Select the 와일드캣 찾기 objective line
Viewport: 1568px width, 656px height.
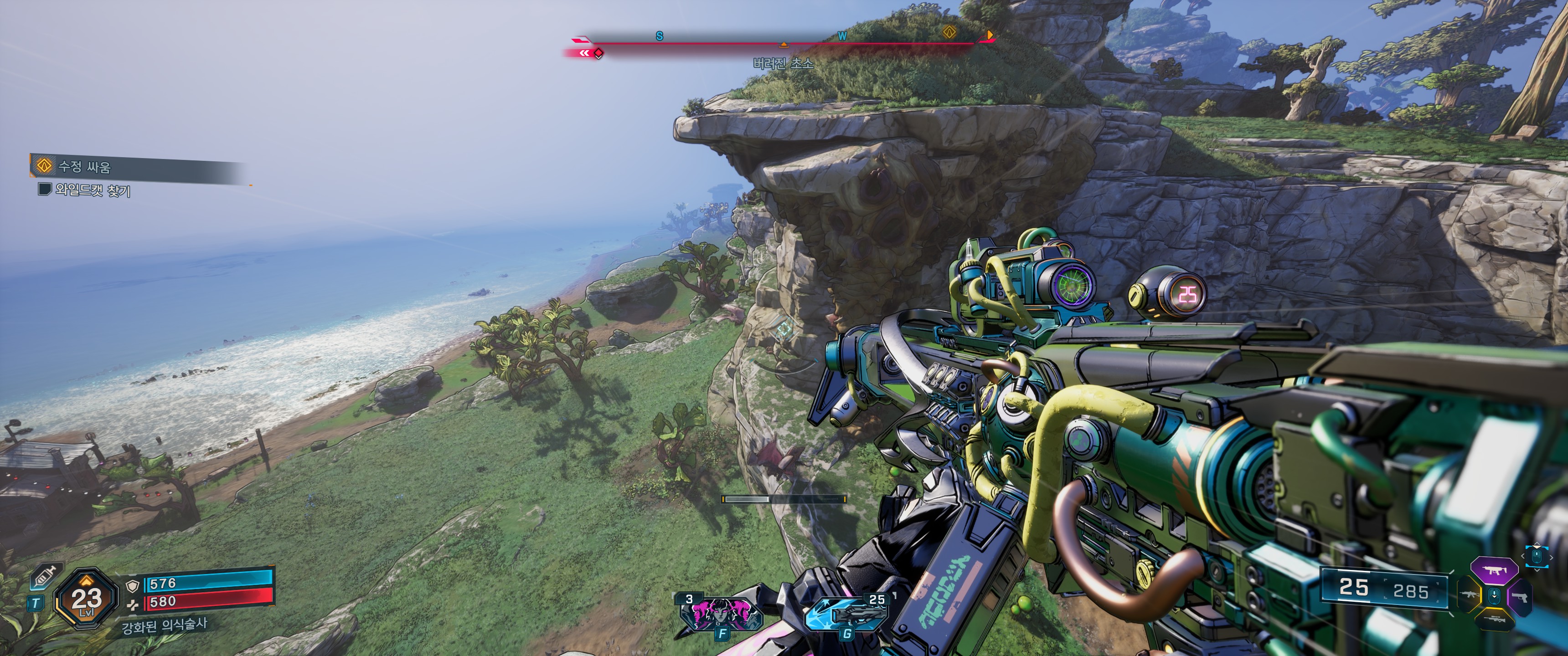91,190
